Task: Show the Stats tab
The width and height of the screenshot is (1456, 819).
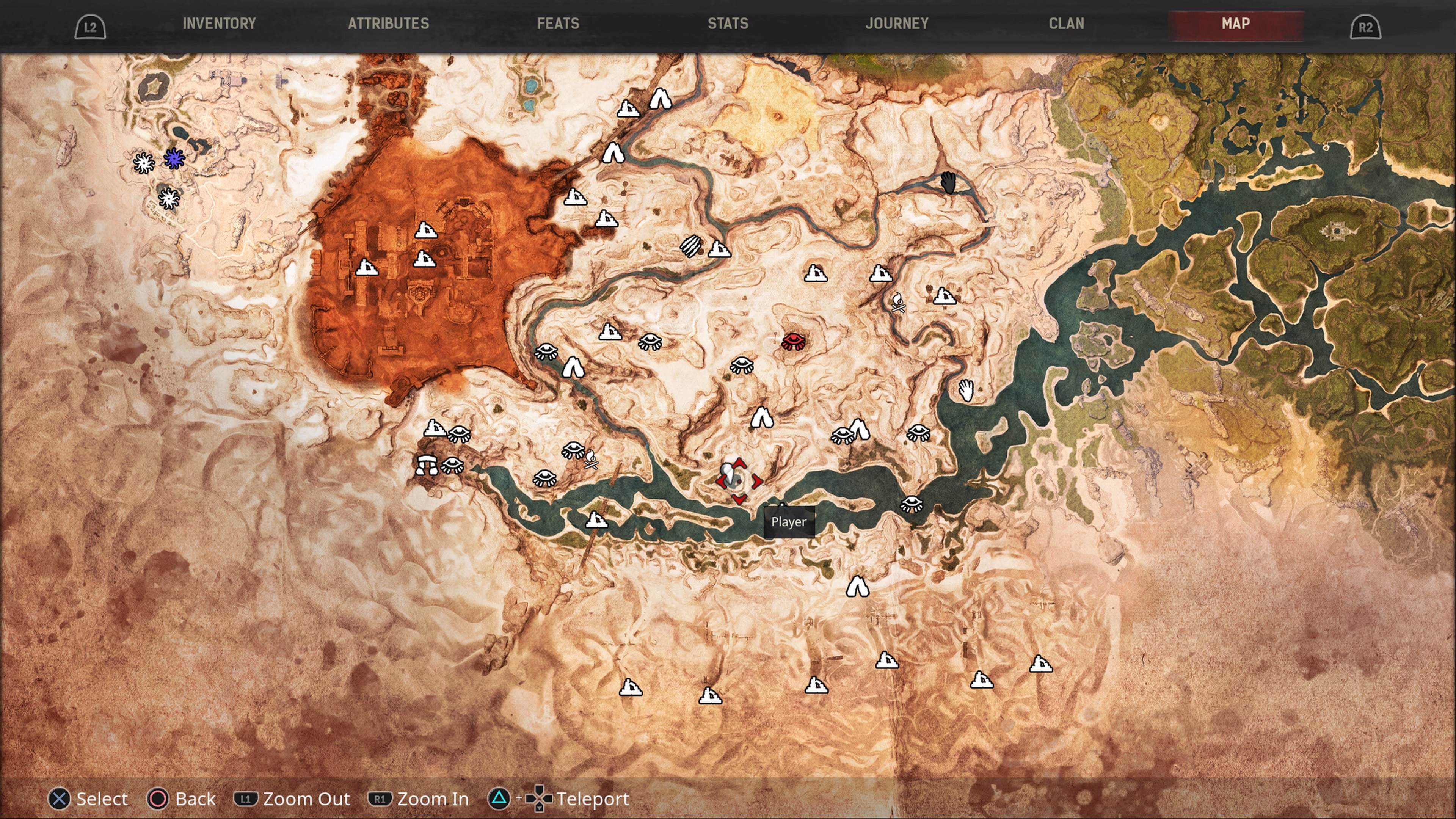Action: [x=728, y=24]
